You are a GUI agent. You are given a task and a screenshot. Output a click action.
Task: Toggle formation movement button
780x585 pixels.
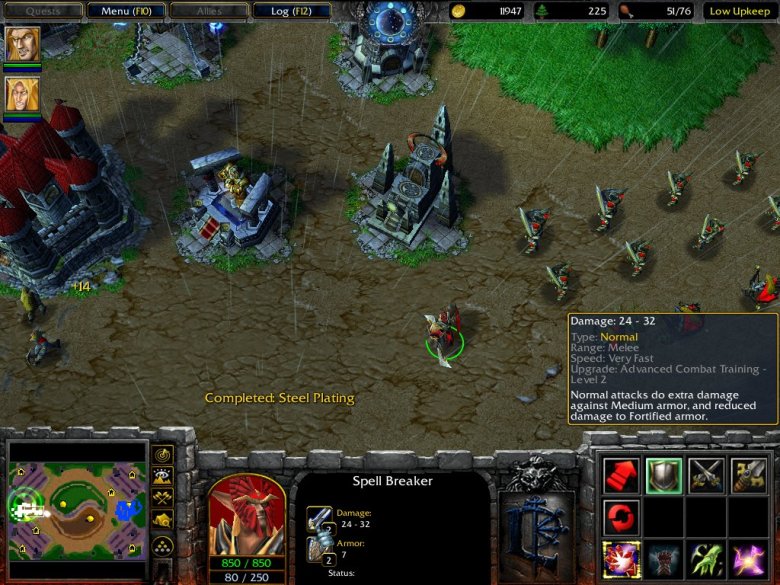point(162,545)
